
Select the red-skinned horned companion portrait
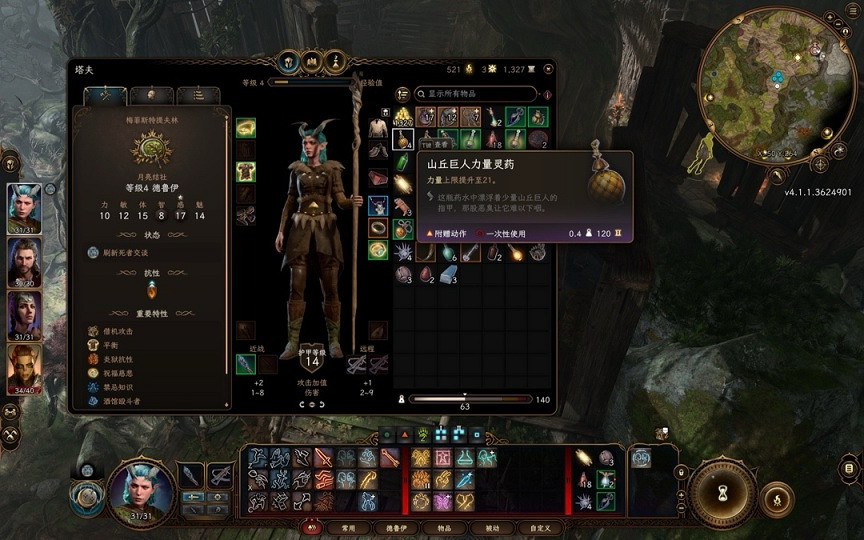[x=24, y=369]
